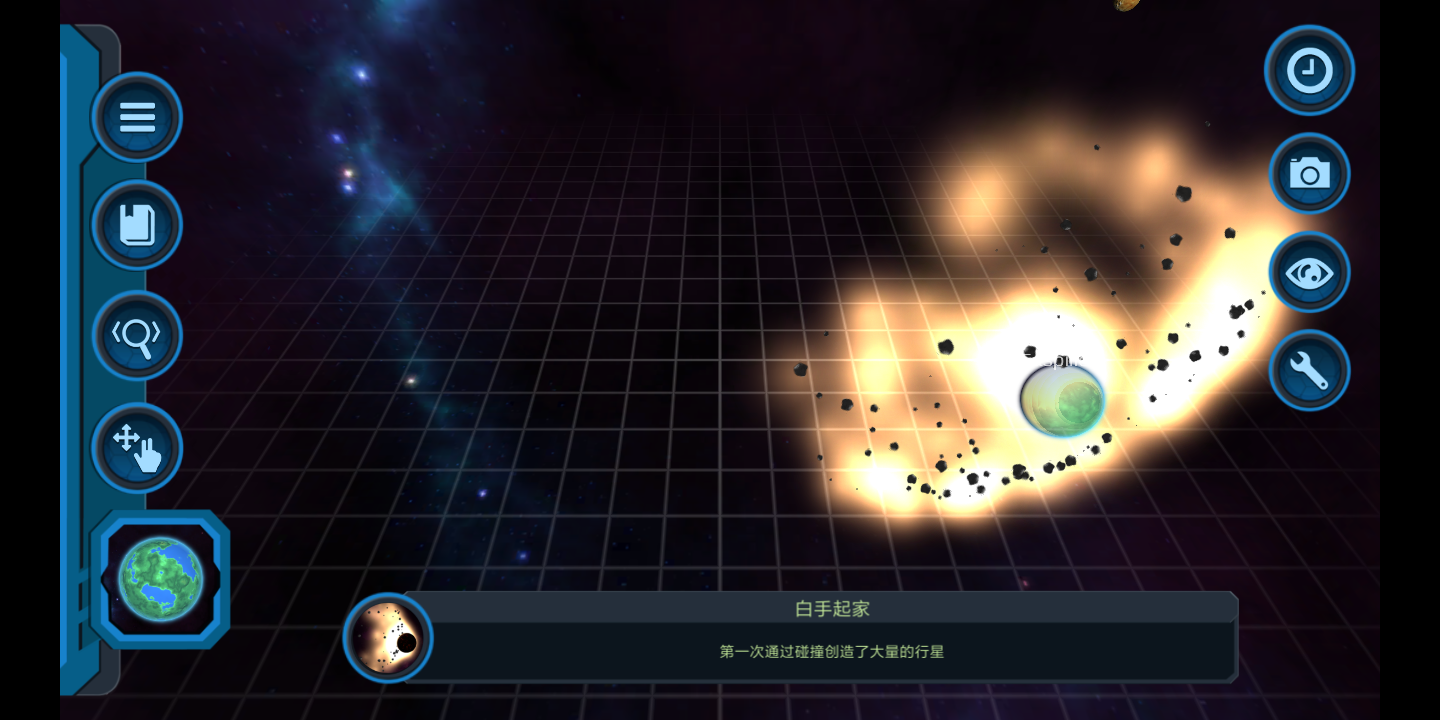The width and height of the screenshot is (1440, 720).
Task: Open the journal notebook icon
Action: (x=136, y=226)
